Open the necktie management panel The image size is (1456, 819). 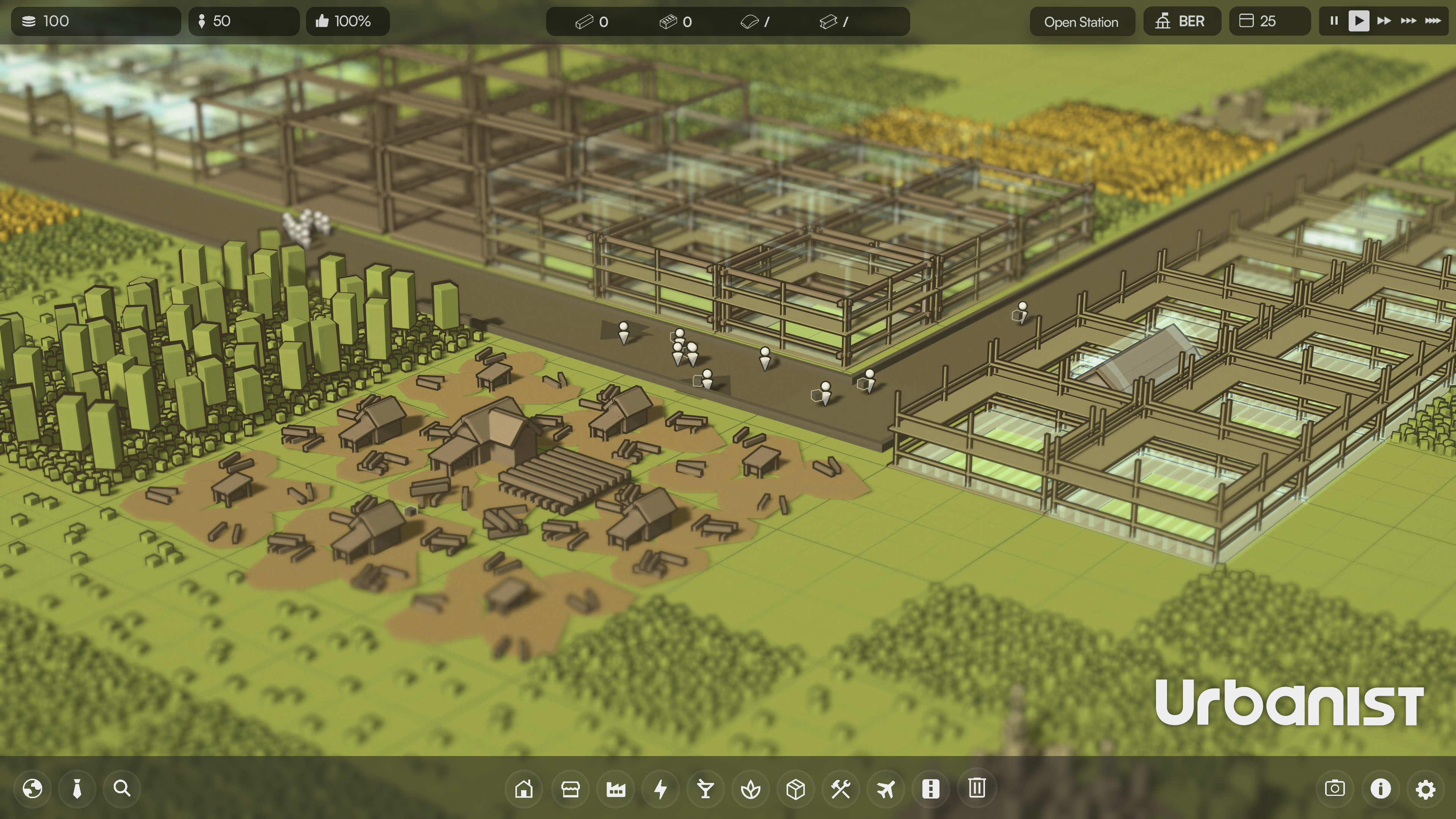[x=77, y=789]
